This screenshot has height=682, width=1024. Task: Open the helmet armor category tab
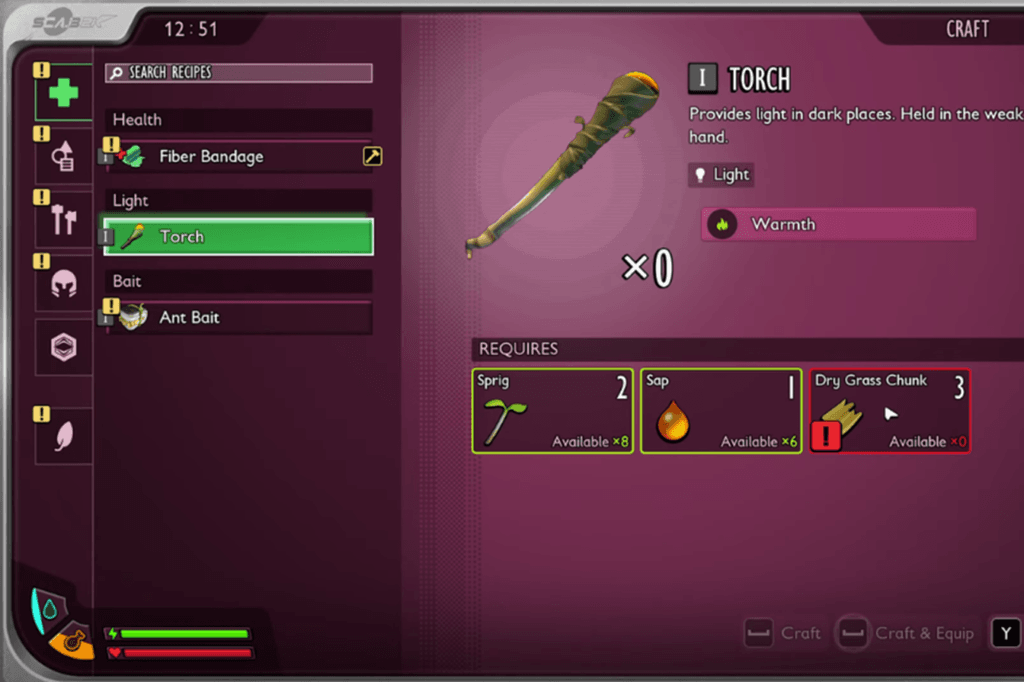point(64,283)
